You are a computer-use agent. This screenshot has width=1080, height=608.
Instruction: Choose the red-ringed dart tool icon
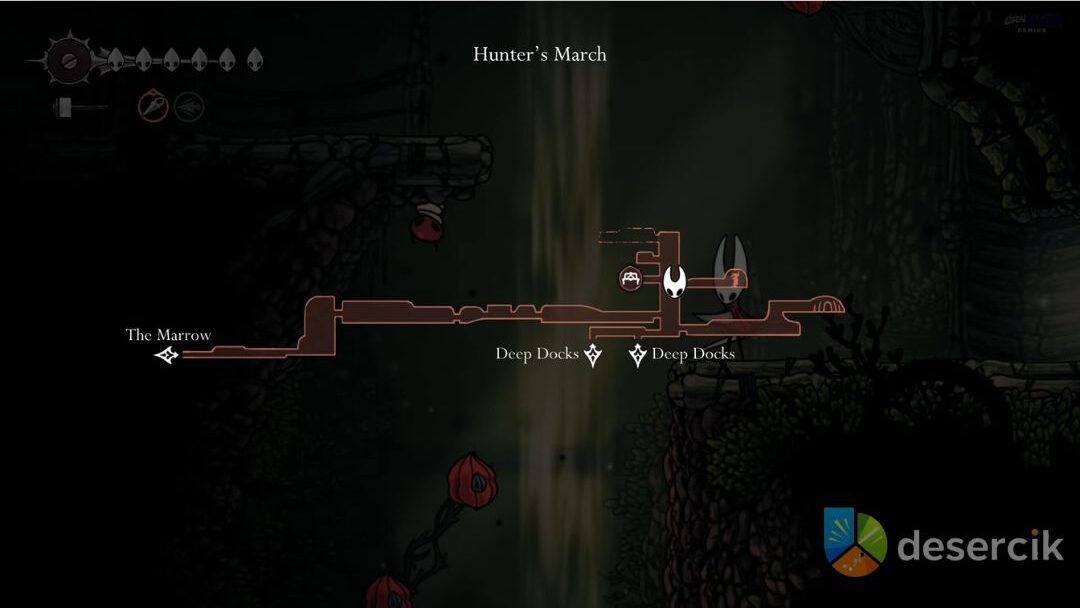[153, 106]
